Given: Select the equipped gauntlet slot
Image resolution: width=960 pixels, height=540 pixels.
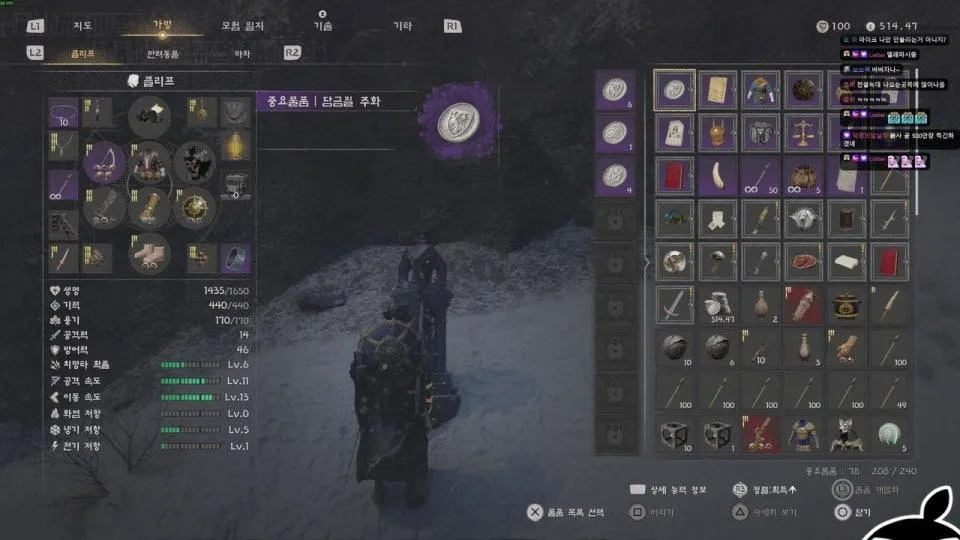Looking at the screenshot, I should [150, 208].
